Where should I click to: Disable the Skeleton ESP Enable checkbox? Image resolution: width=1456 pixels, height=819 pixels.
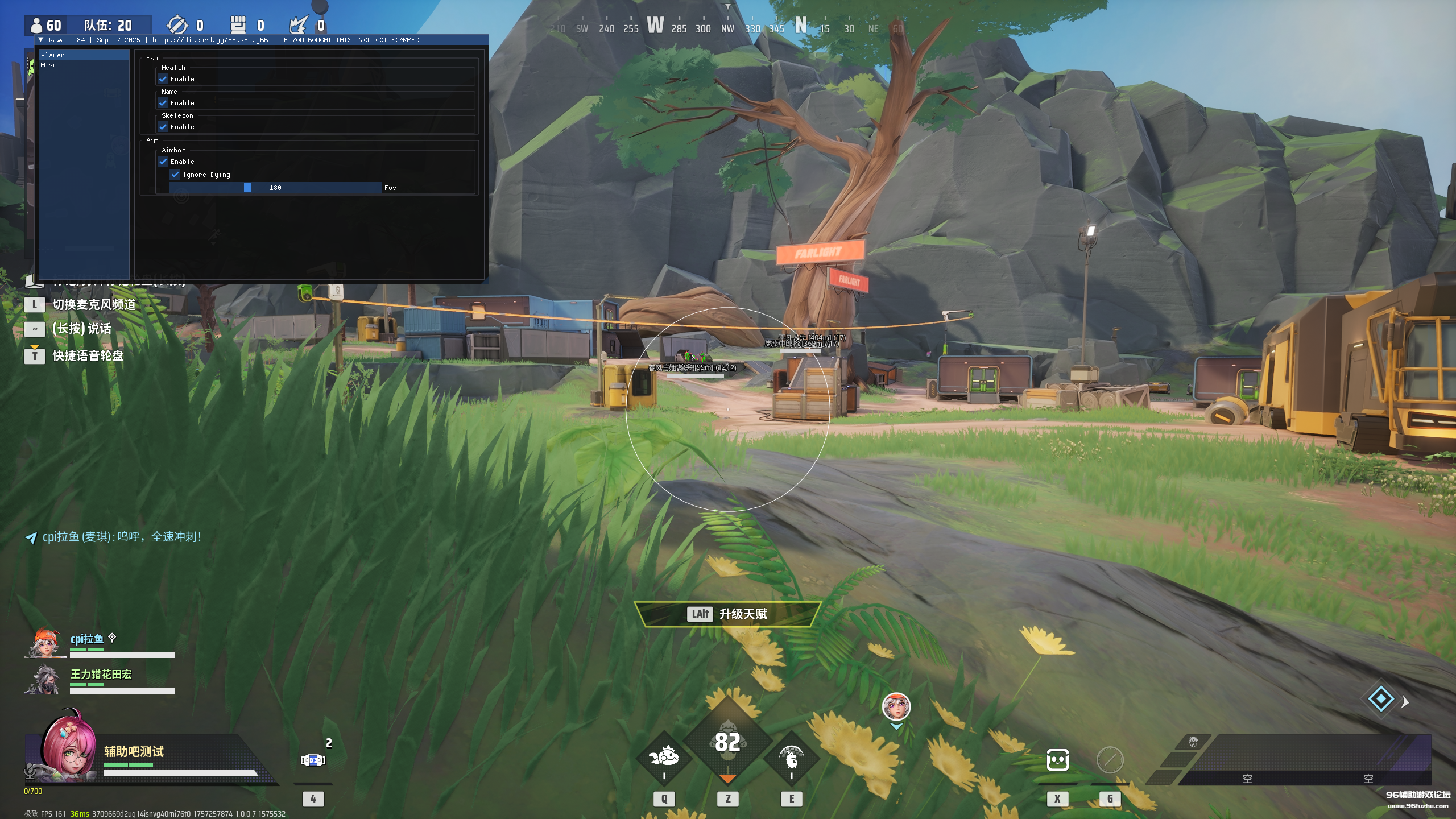tap(163, 127)
